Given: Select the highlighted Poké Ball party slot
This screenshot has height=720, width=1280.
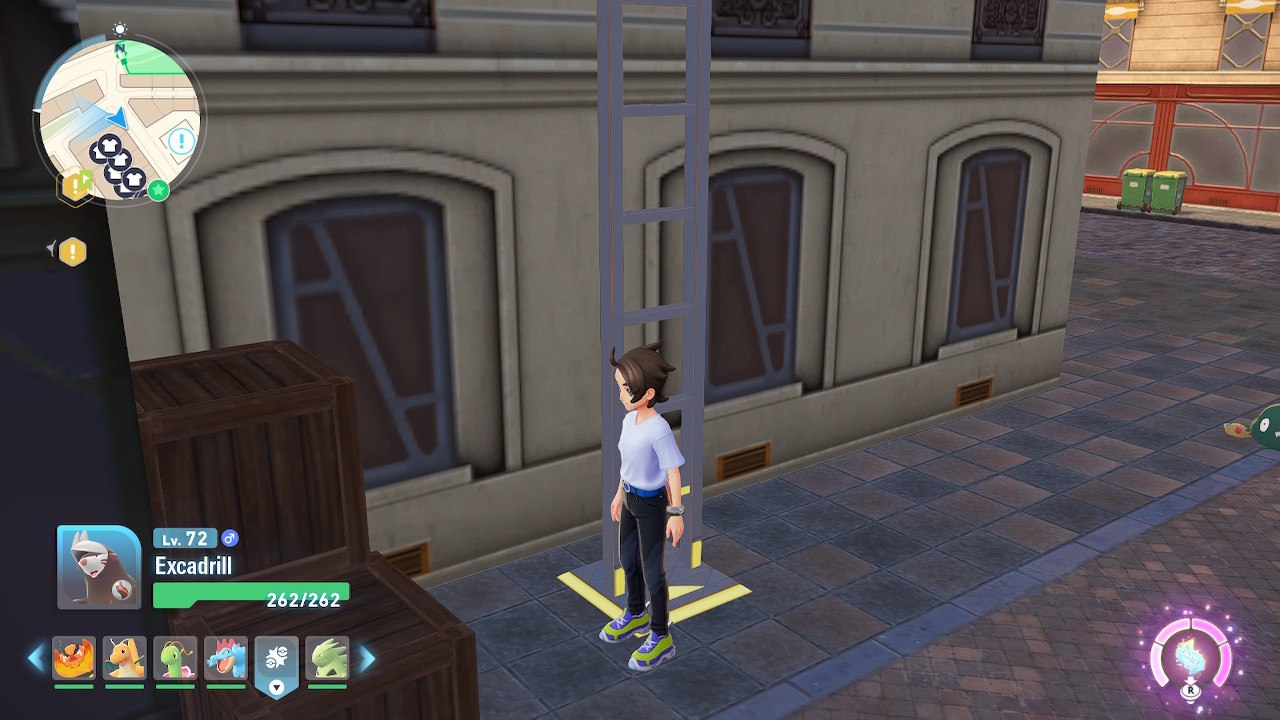Looking at the screenshot, I should [x=277, y=661].
